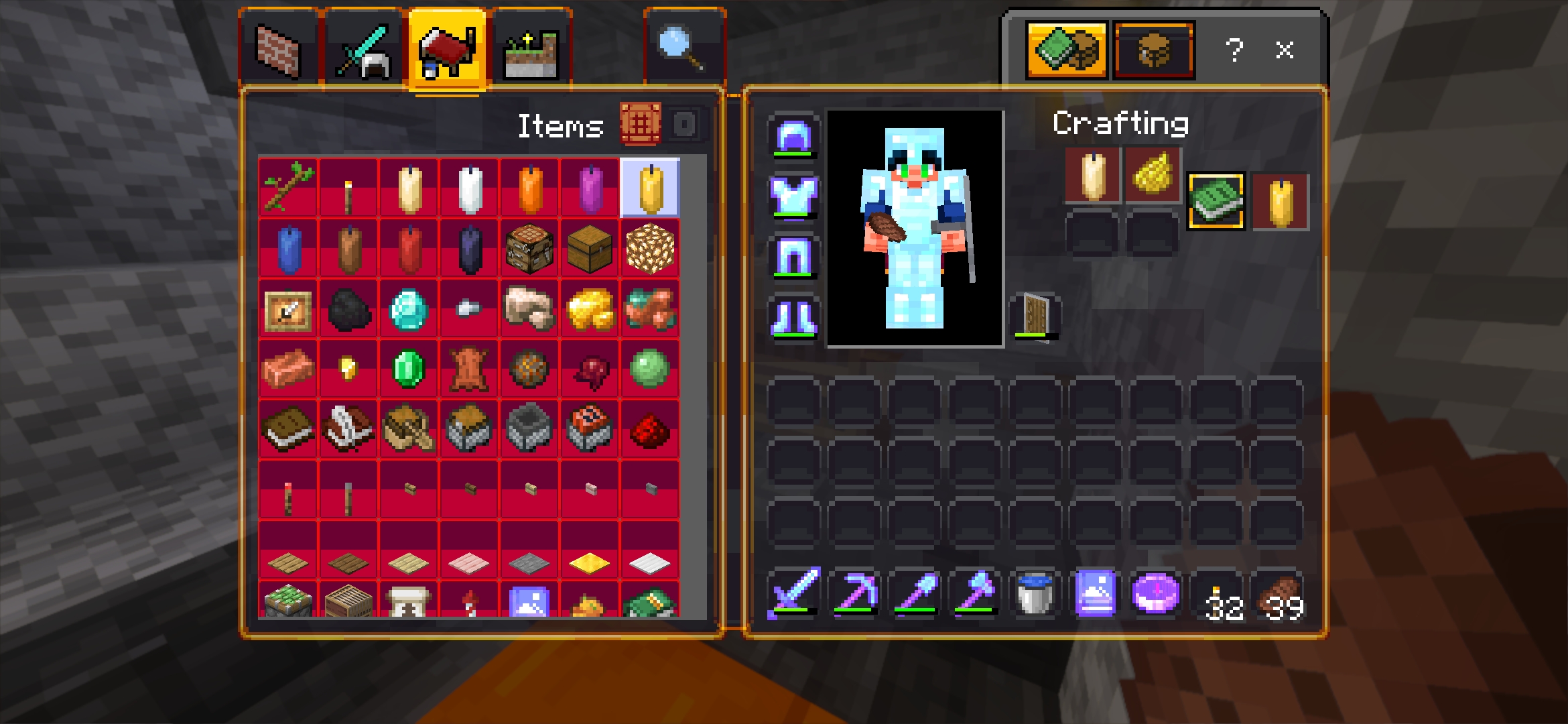The image size is (1568, 724).
Task: Select the TNT minecart item
Action: (x=590, y=428)
